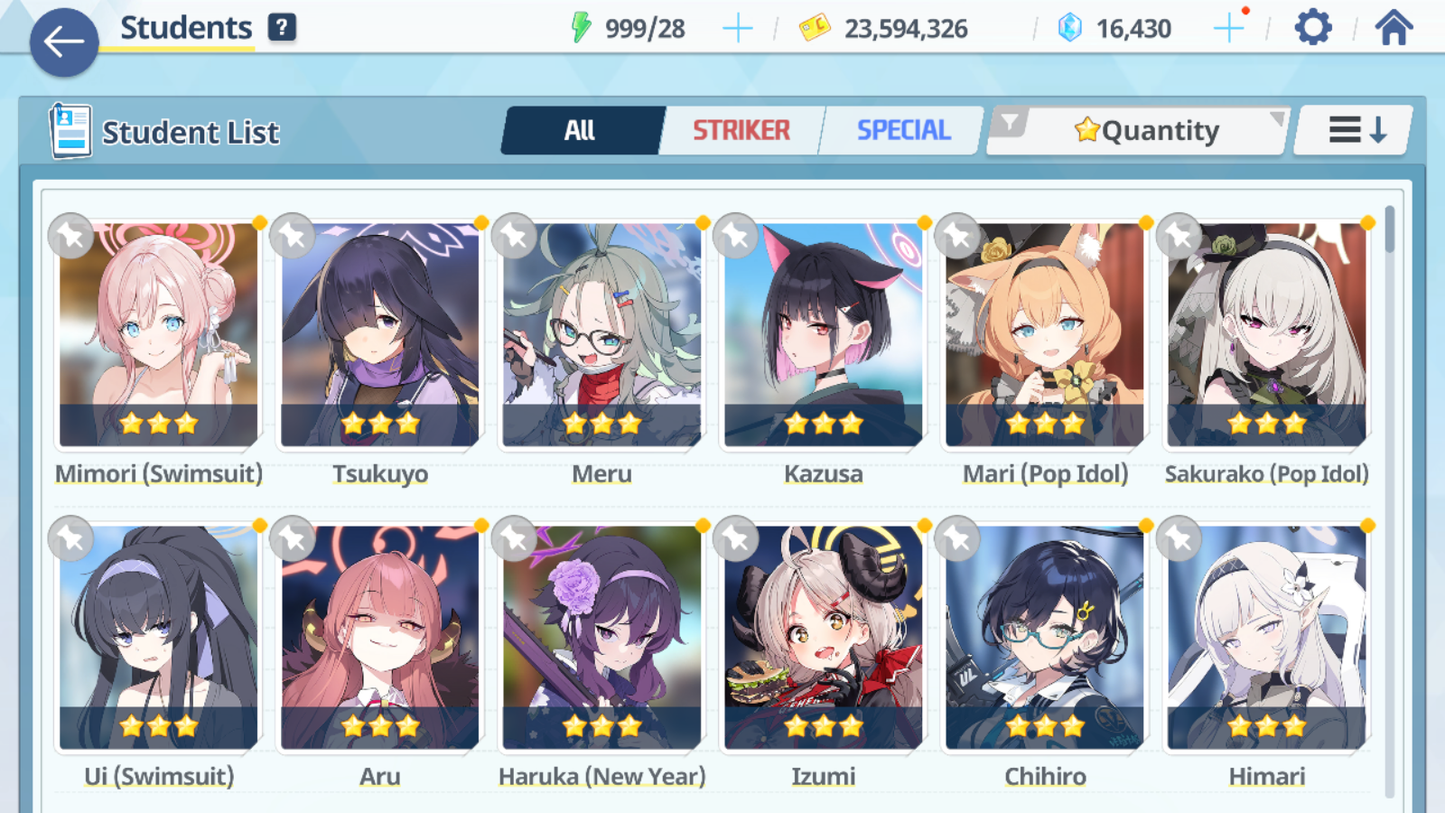The image size is (1445, 813).
Task: Toggle the pin on Chihiro's card
Action: click(957, 539)
